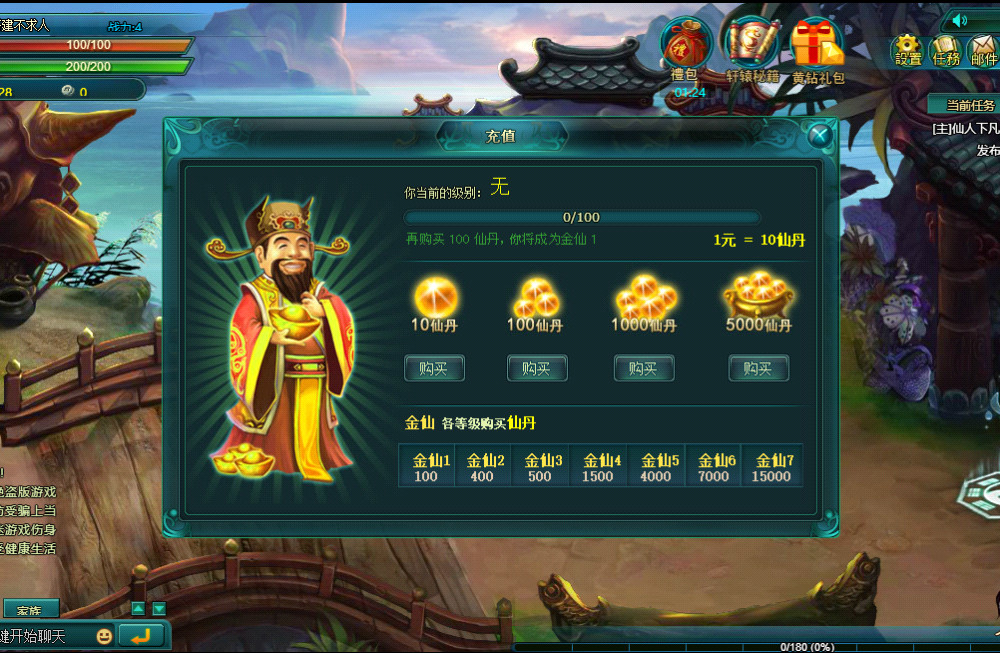
Task: Open the 轩辕秘籍 scroll icon
Action: click(752, 46)
